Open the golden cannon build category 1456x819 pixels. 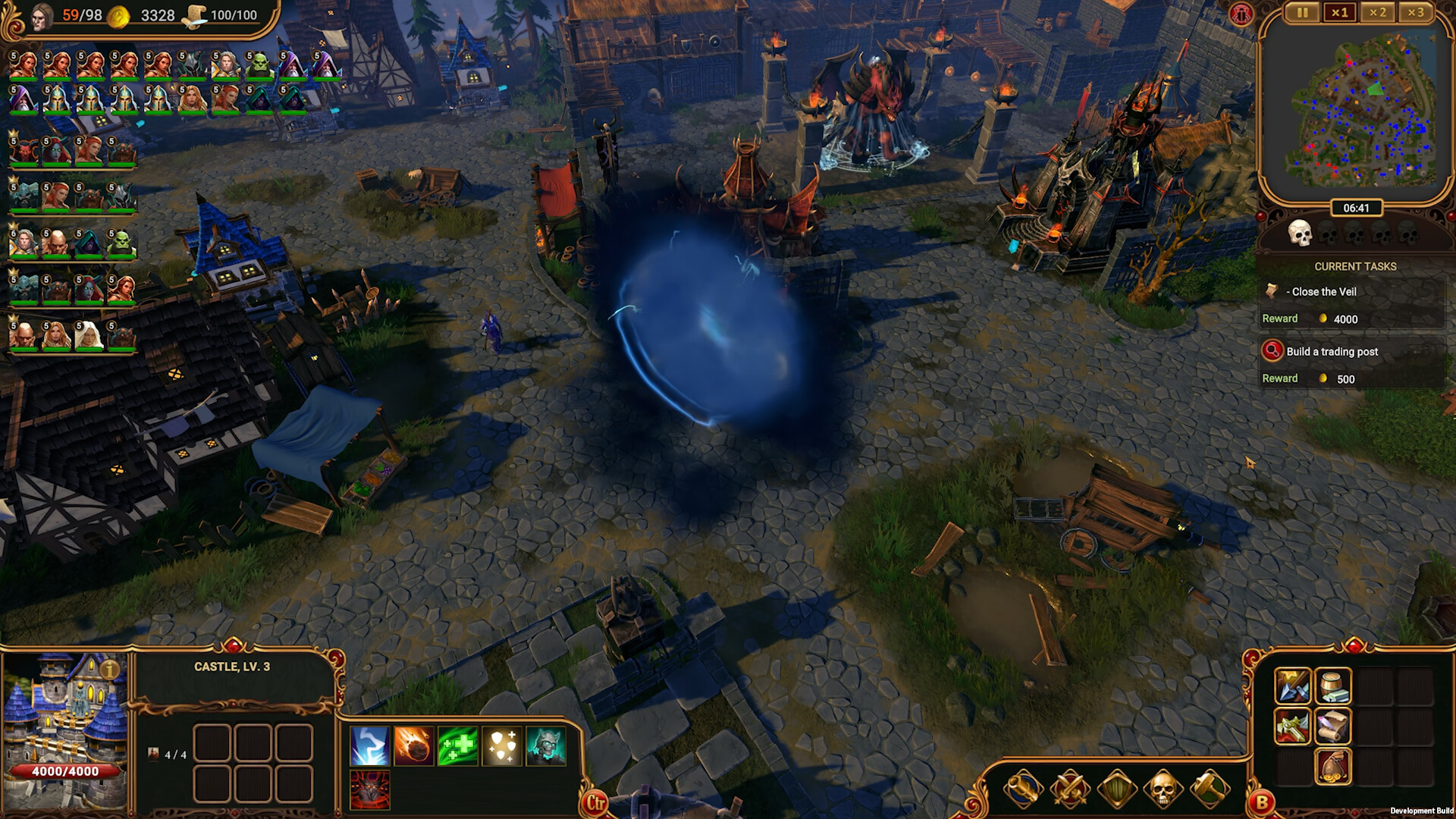pyautogui.click(x=1024, y=789)
